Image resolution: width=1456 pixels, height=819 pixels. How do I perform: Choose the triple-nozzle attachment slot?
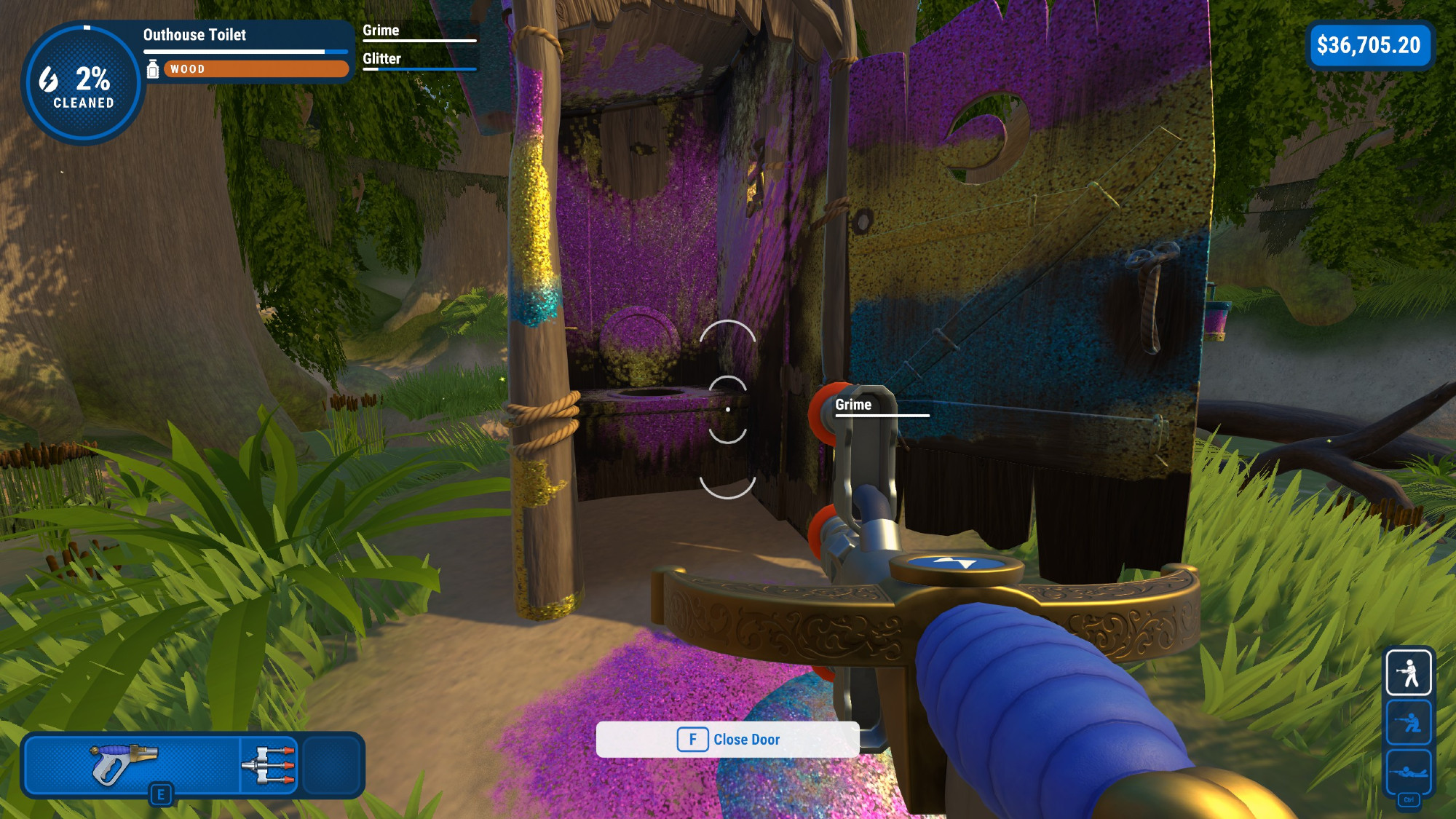click(x=269, y=764)
